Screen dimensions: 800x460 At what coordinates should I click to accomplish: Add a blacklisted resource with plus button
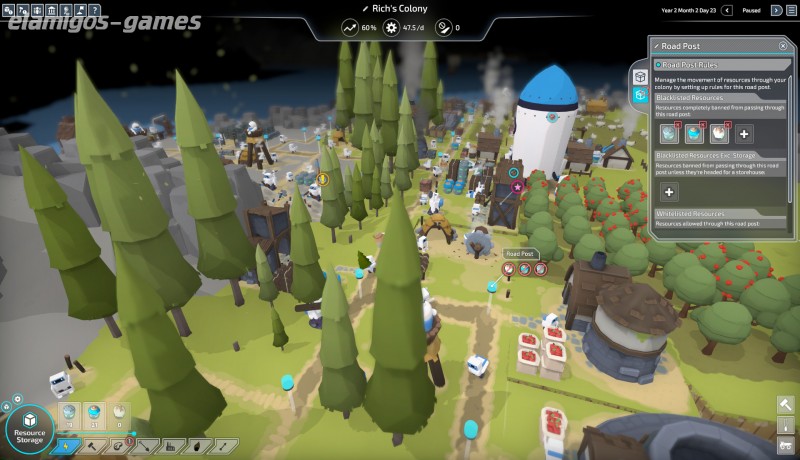744,133
